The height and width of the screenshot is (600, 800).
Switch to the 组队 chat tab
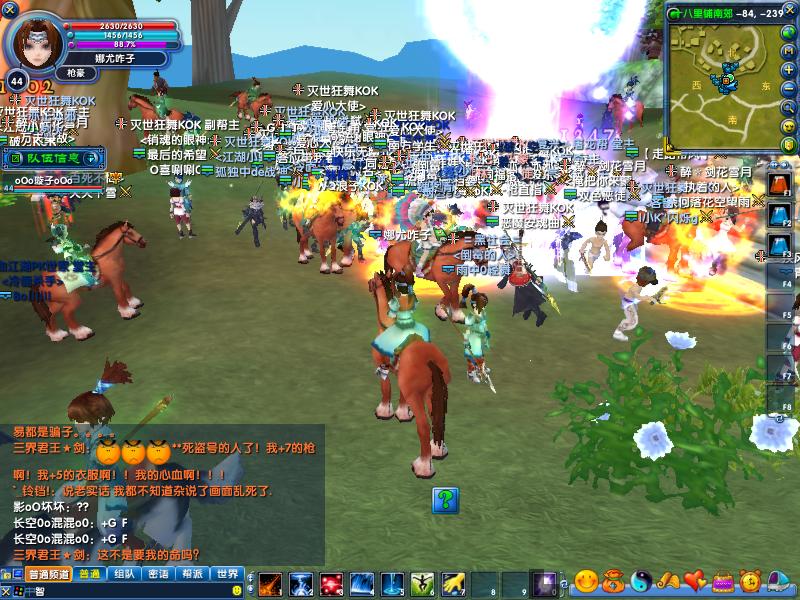[124, 574]
